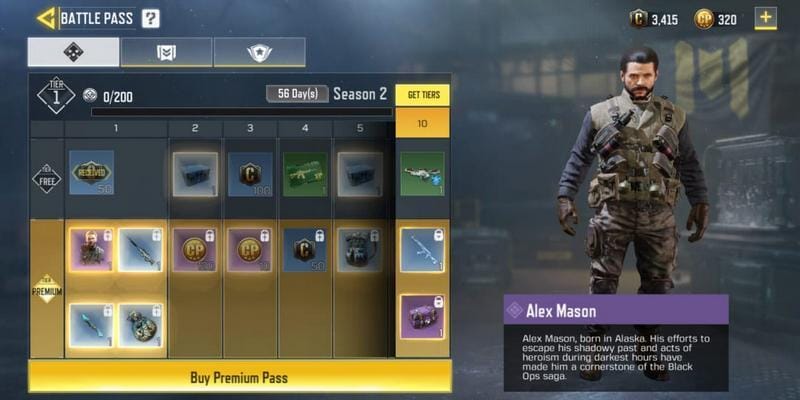The image size is (800, 400).
Task: Buy Premium Pass
Action: [239, 377]
